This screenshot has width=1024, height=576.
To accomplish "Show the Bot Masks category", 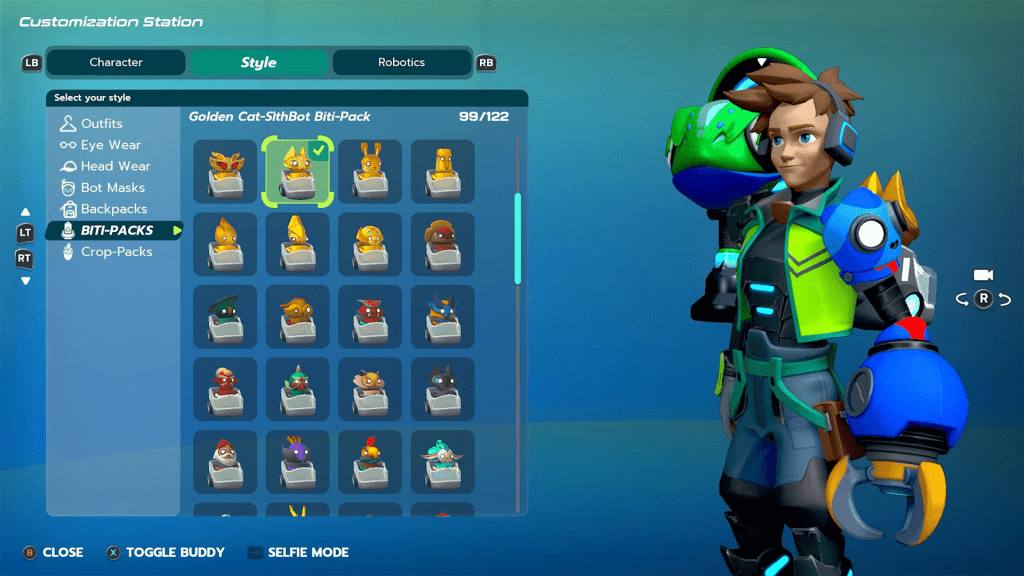I will pyautogui.click(x=112, y=188).
